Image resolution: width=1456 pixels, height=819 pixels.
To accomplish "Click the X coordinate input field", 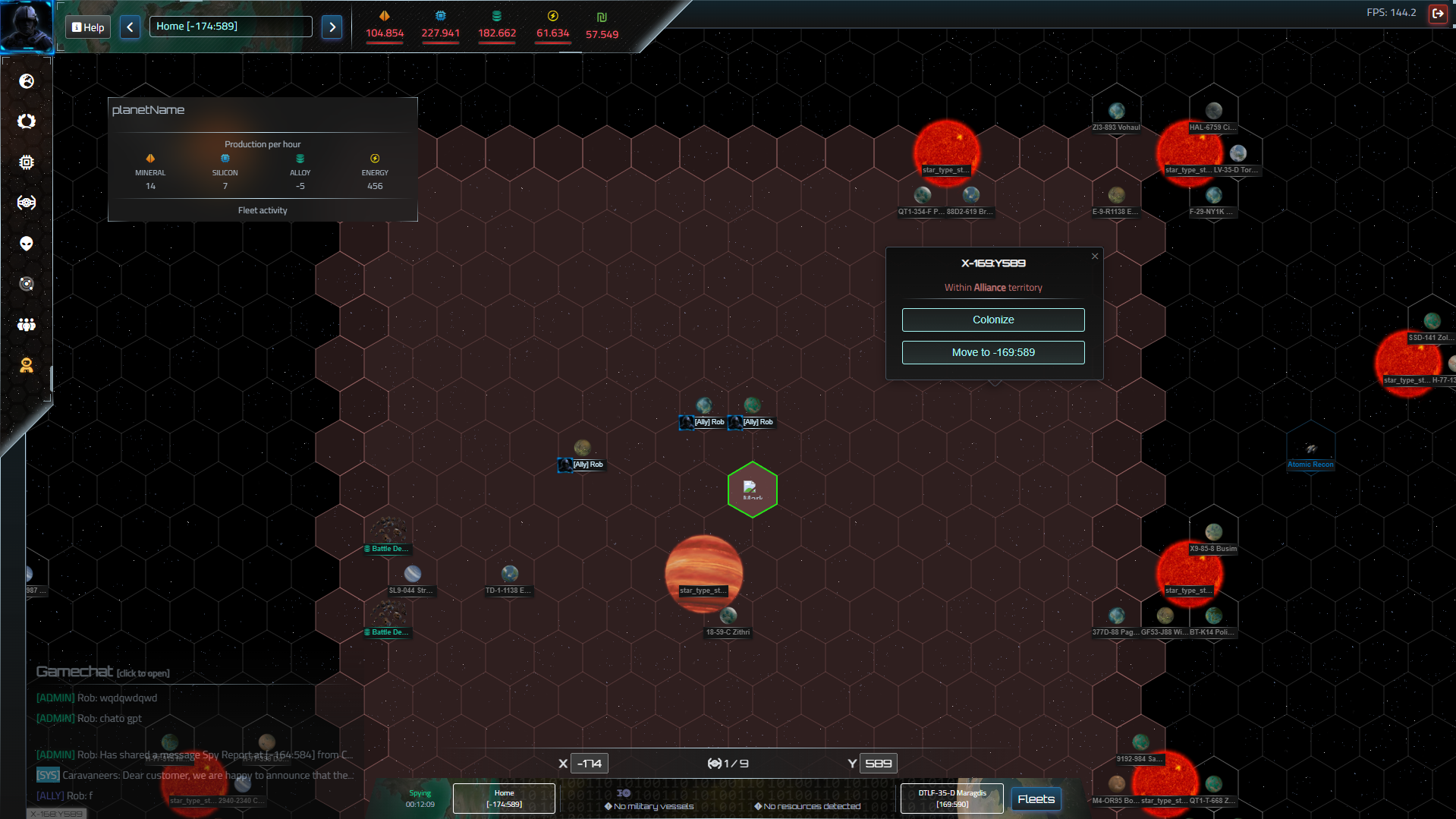I will click(590, 764).
